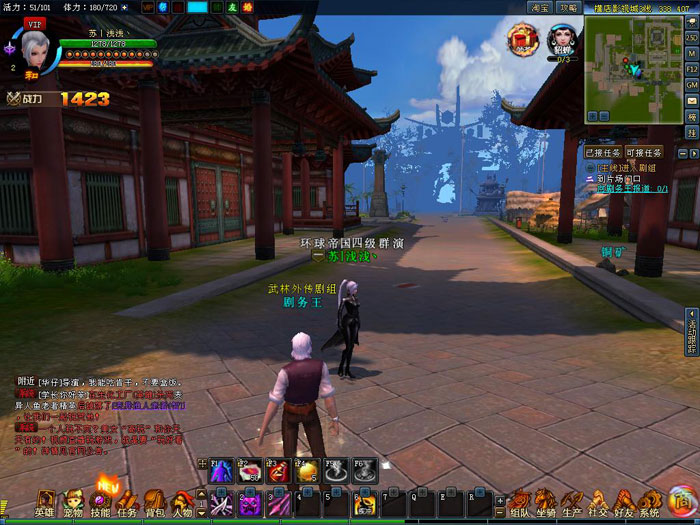Screen dimensions: 700x525
Task: Switch to the 已接任务 accepted quests tab
Action: point(603,153)
